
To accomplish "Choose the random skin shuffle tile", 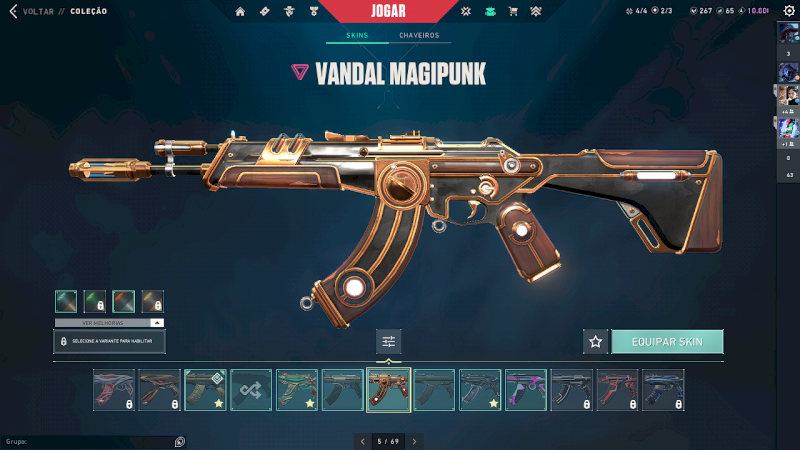I will (x=251, y=390).
